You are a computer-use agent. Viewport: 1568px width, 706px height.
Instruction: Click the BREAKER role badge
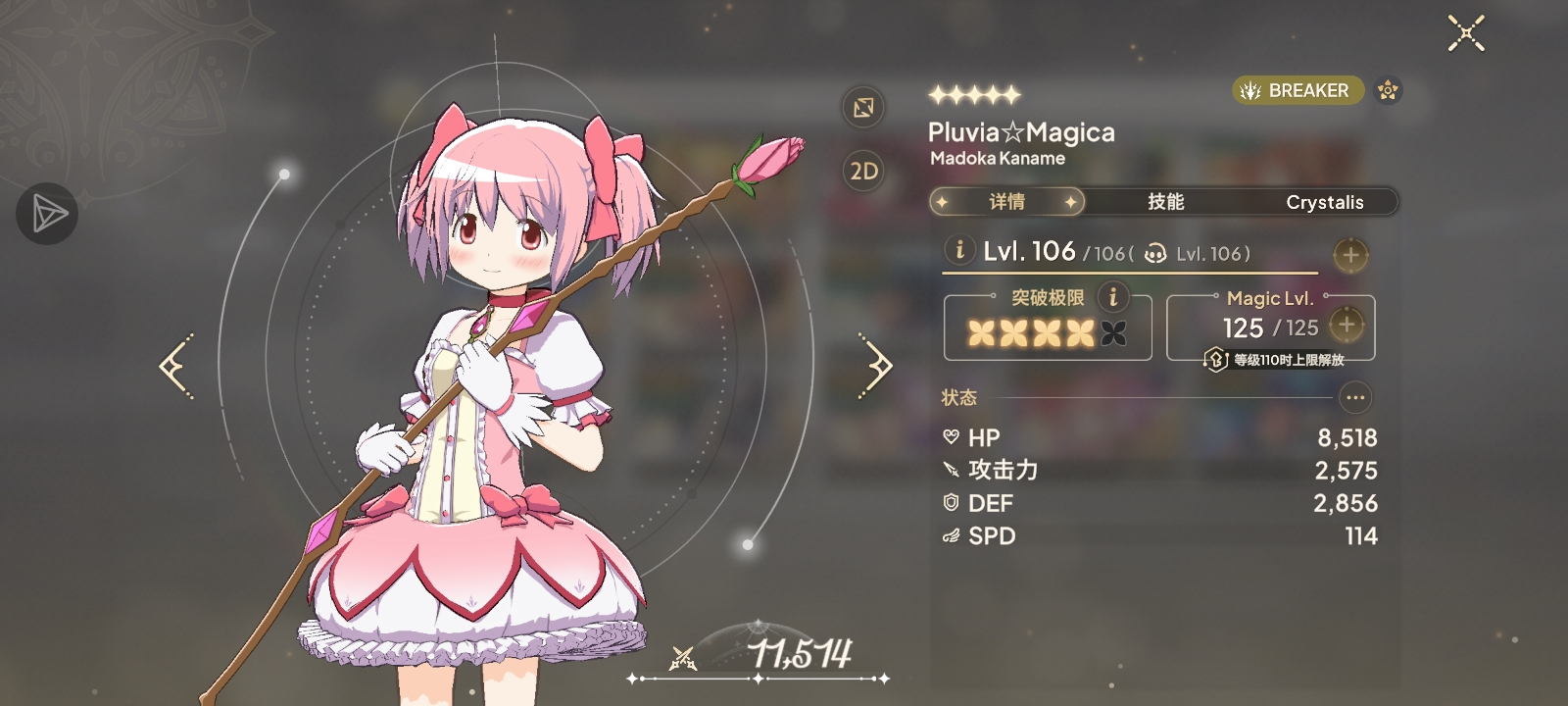tap(1297, 90)
